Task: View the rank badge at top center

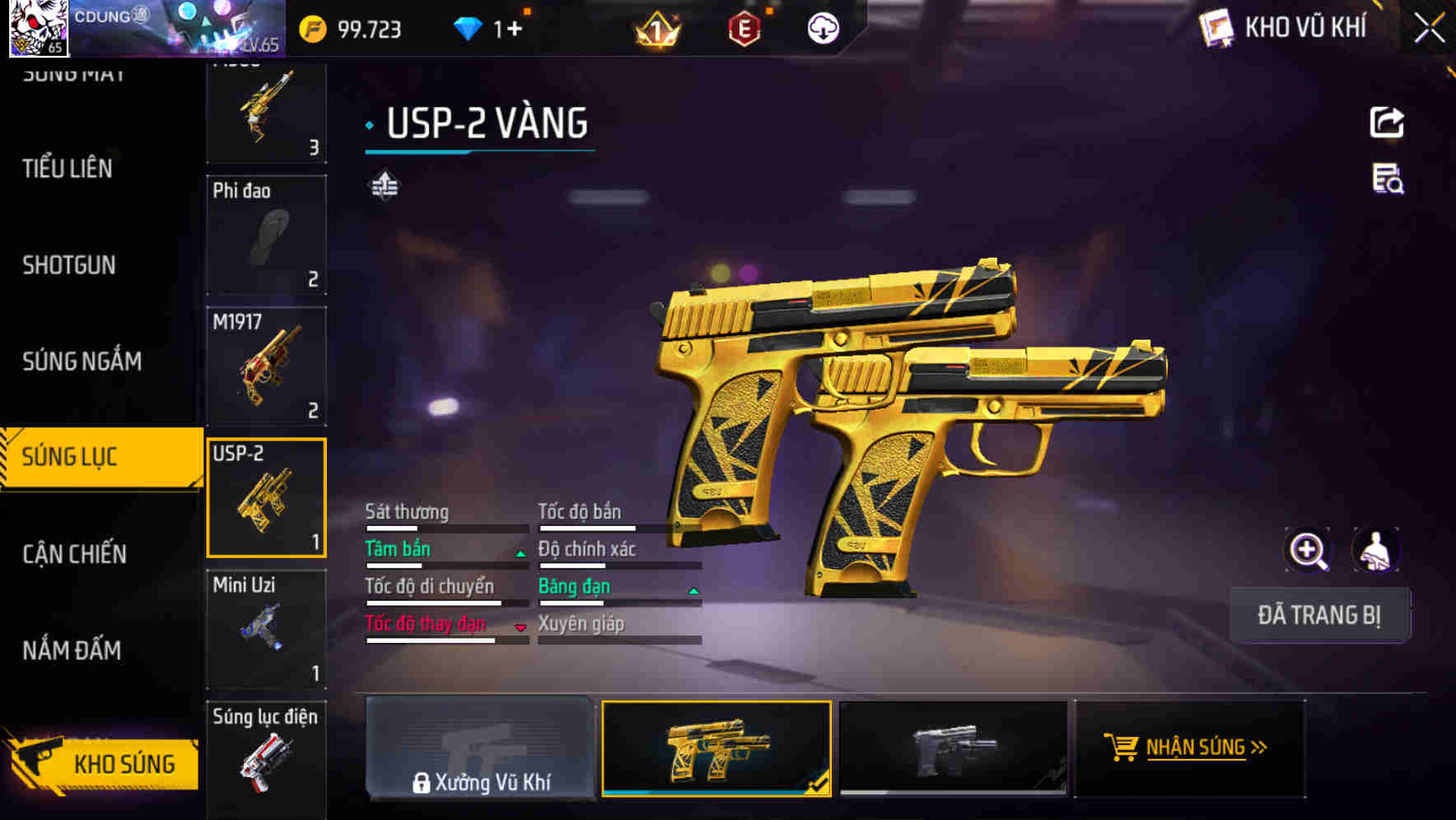Action: (655, 27)
